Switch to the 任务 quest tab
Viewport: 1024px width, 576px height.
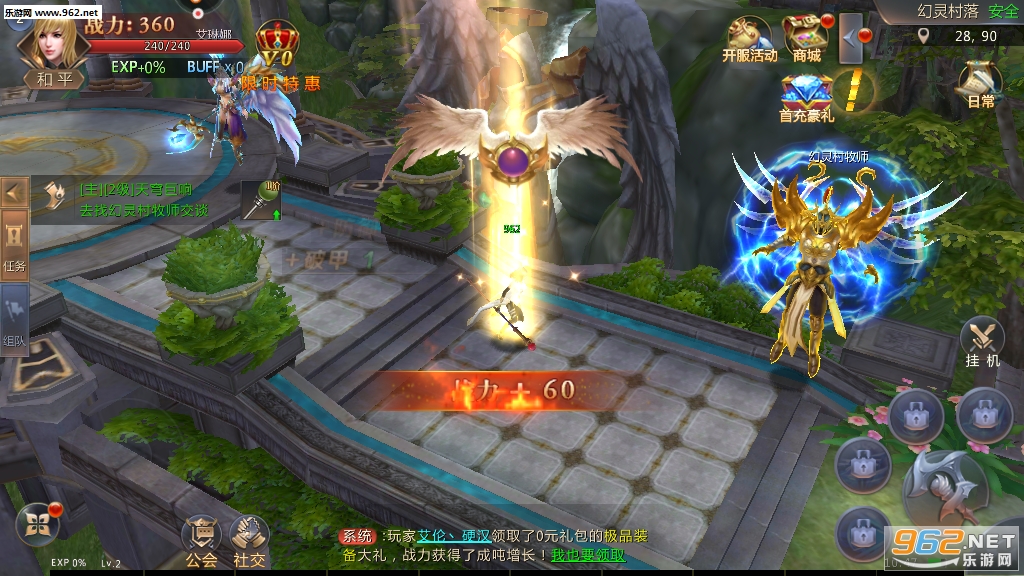[14, 246]
